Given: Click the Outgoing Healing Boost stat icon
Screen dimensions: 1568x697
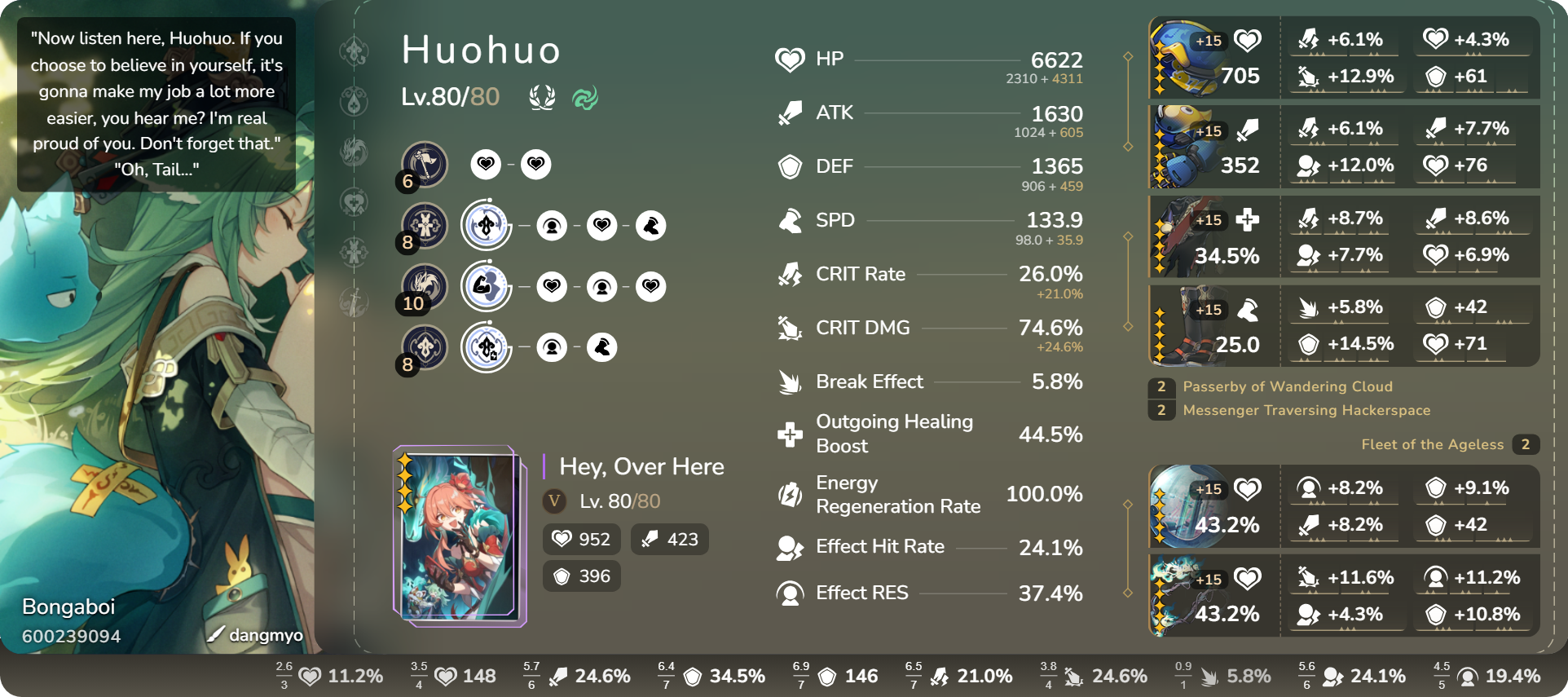Looking at the screenshot, I should 789,433.
